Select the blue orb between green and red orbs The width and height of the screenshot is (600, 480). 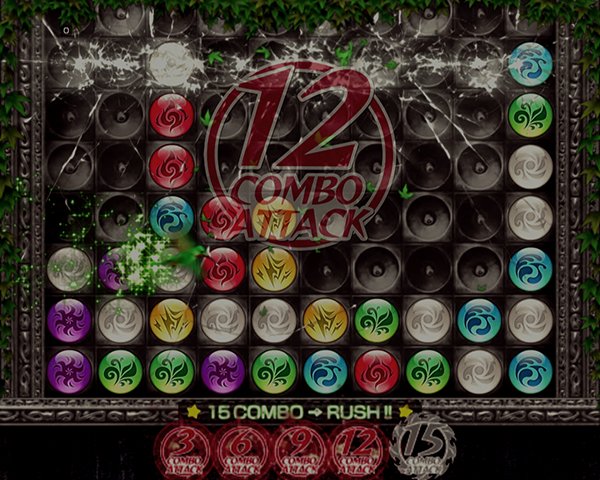pos(325,370)
